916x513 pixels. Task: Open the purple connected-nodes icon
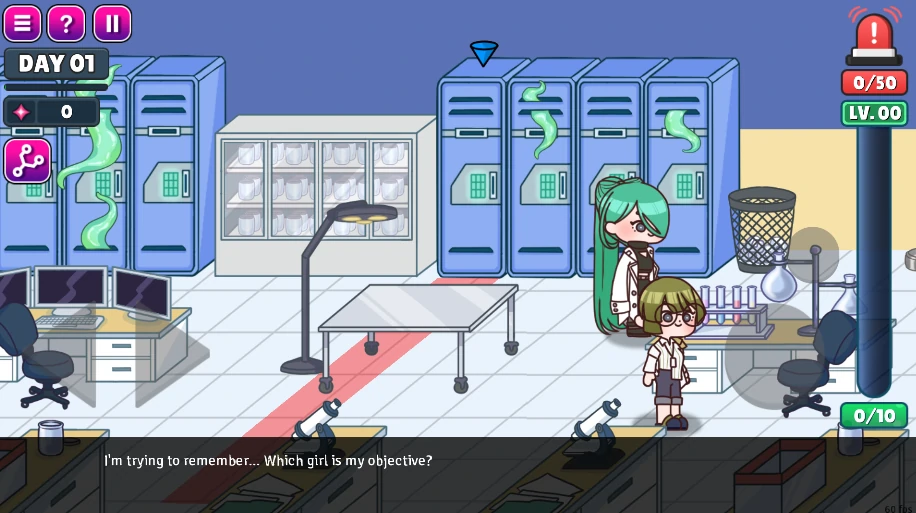27,161
